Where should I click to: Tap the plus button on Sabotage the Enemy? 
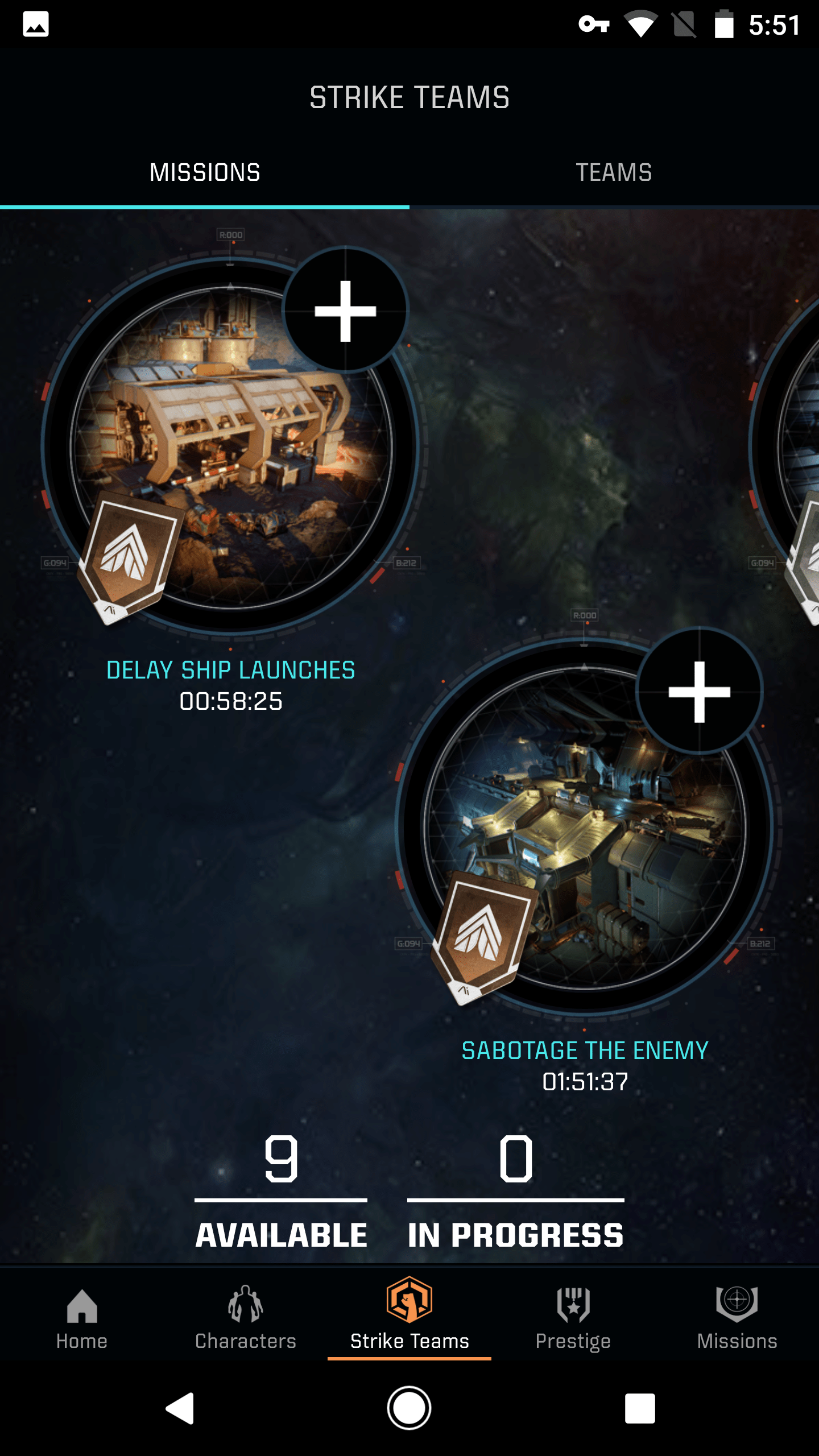699,692
